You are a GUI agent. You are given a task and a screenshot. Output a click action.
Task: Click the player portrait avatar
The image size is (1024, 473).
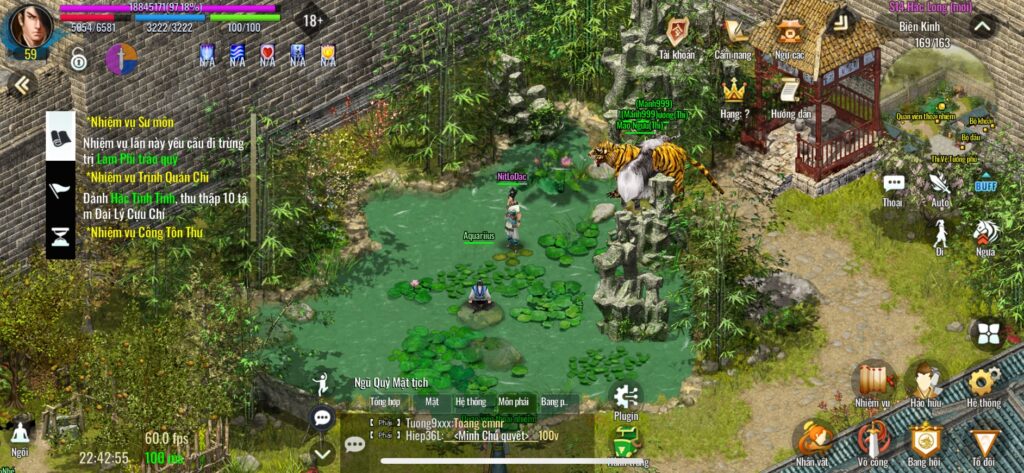30,26
